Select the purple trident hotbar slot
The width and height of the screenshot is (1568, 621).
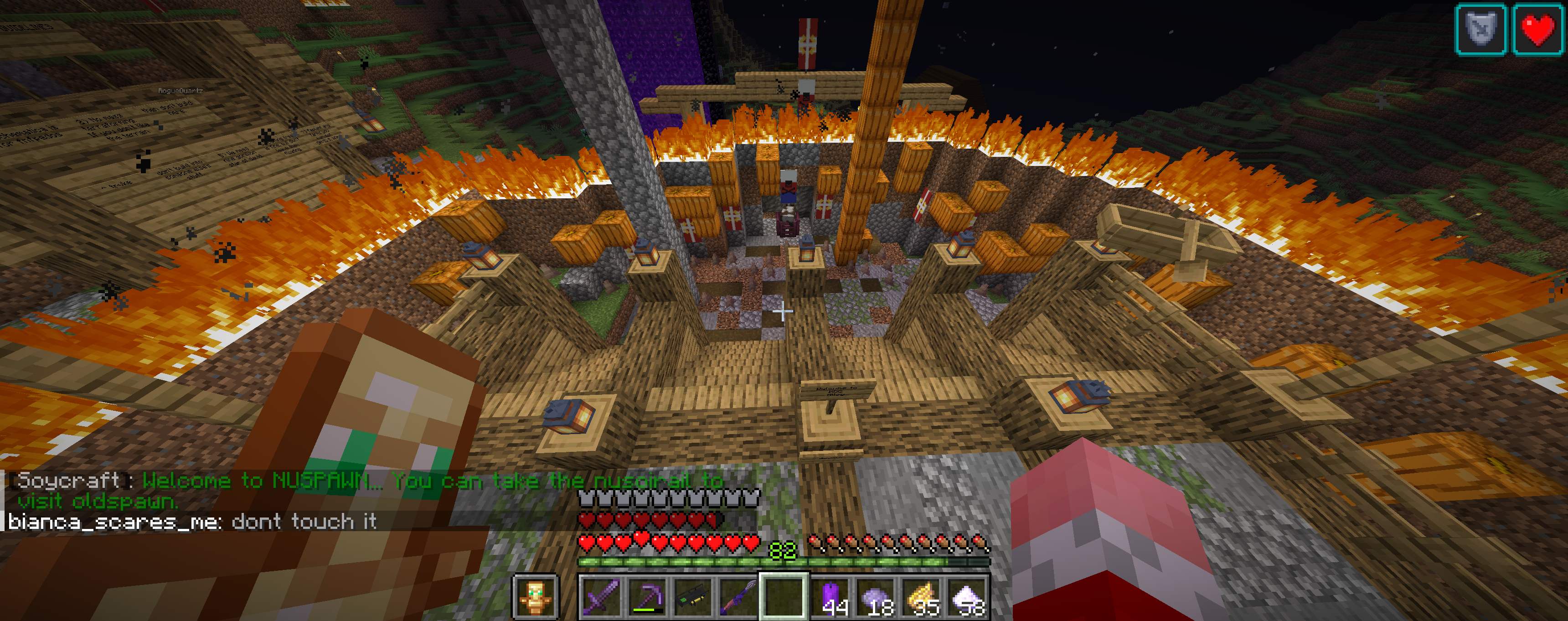(x=738, y=597)
